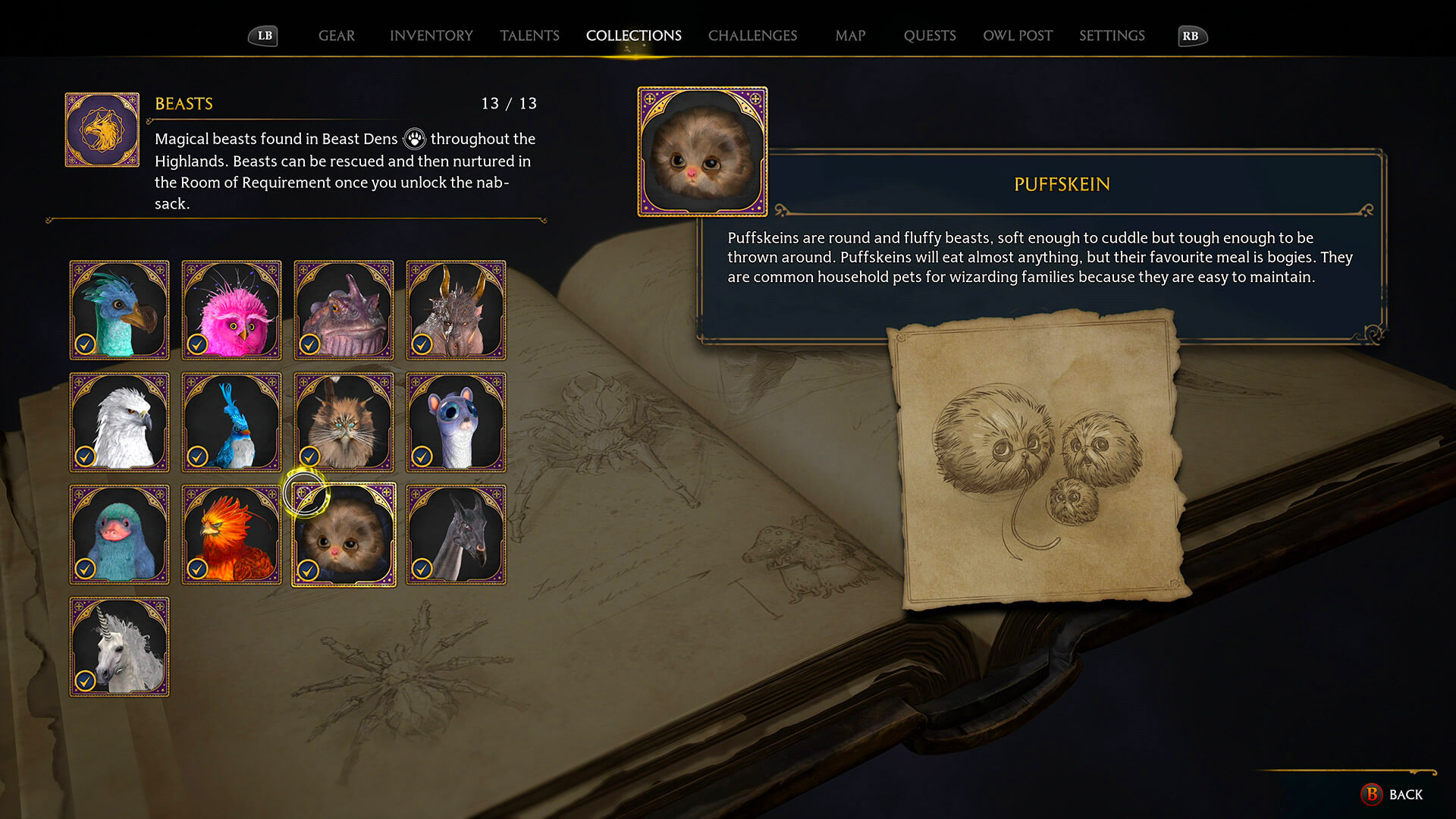Select the pink Fwooper beast tile
Viewport: 1456px width, 819px height.
click(231, 309)
